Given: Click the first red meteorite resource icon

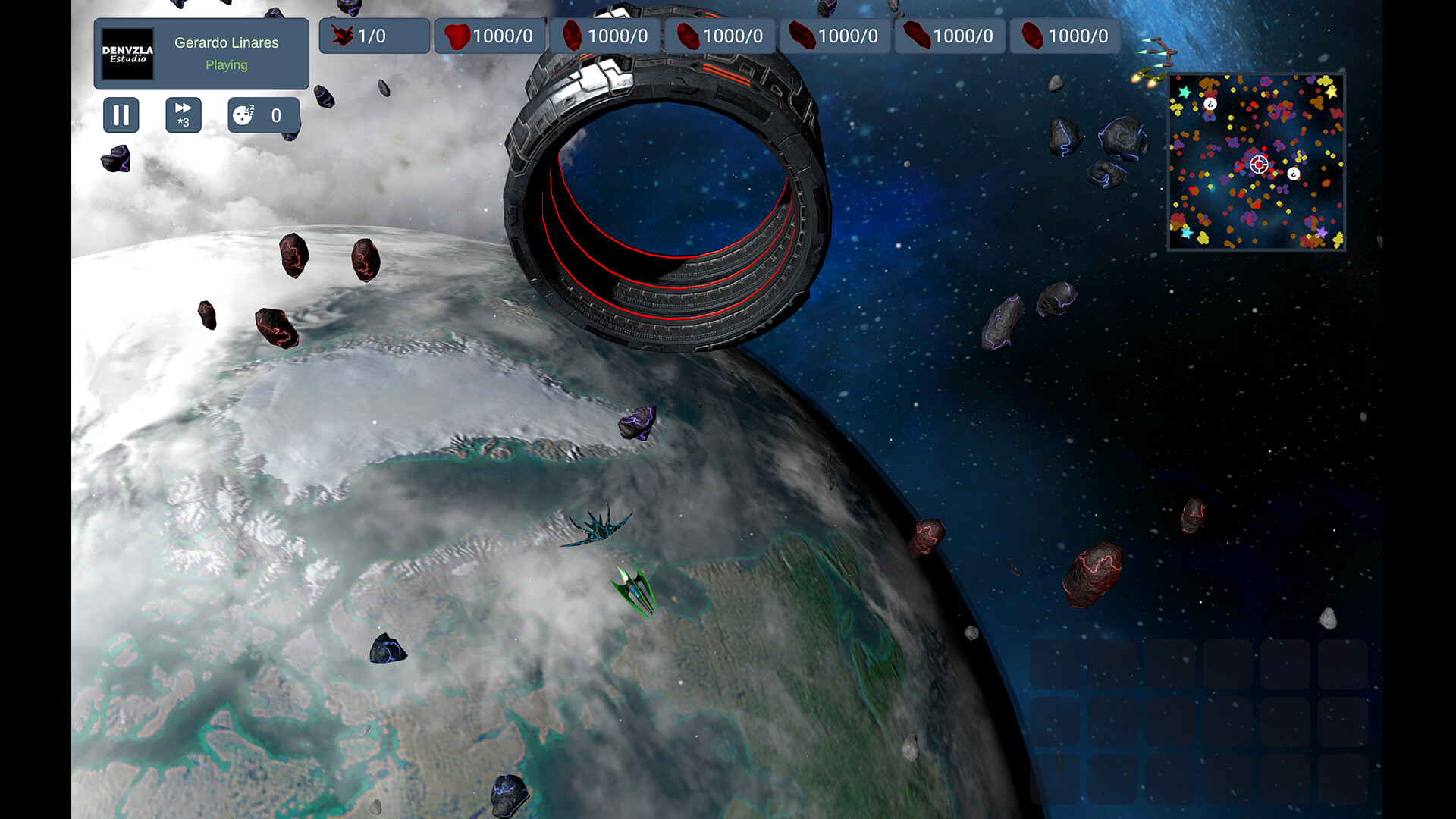Looking at the screenshot, I should [458, 34].
